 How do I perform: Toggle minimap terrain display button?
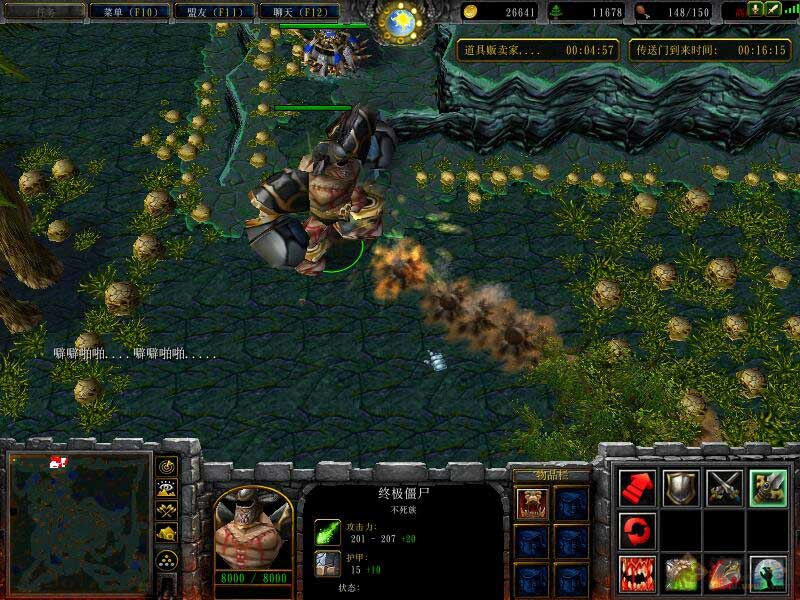(167, 488)
